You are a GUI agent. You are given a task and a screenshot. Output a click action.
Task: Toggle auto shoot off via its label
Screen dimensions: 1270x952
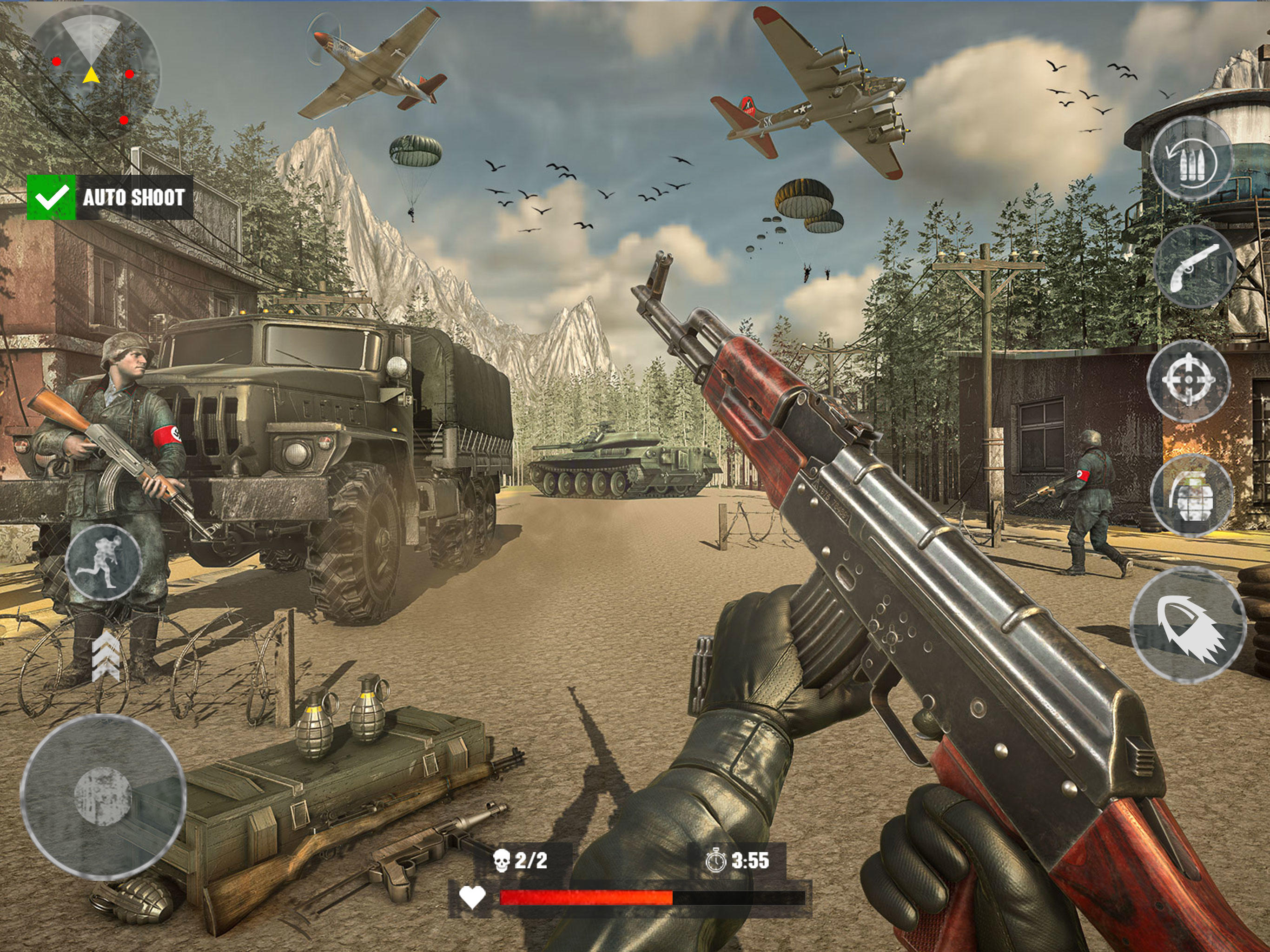(x=134, y=198)
